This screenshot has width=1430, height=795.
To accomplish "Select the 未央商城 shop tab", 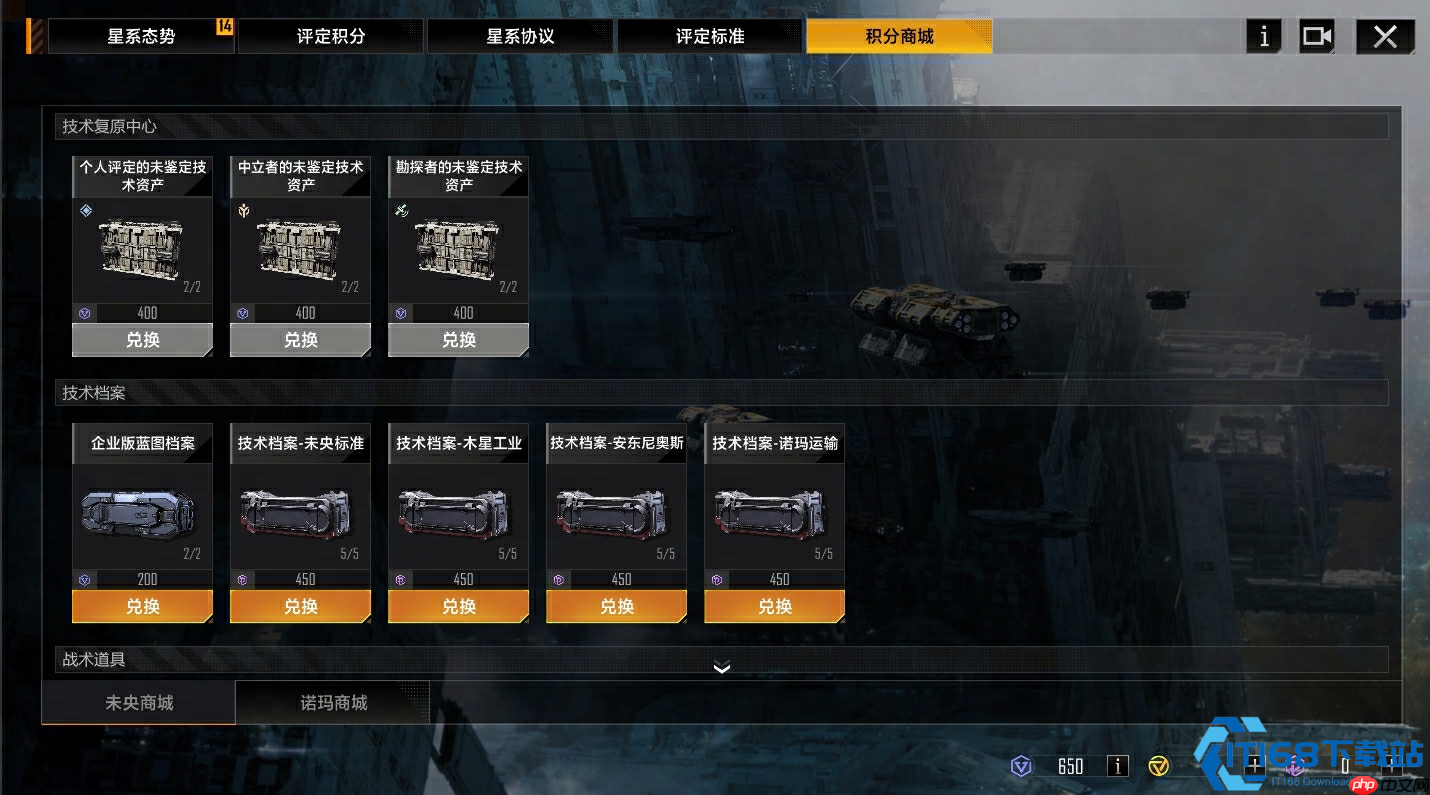I will click(x=139, y=703).
